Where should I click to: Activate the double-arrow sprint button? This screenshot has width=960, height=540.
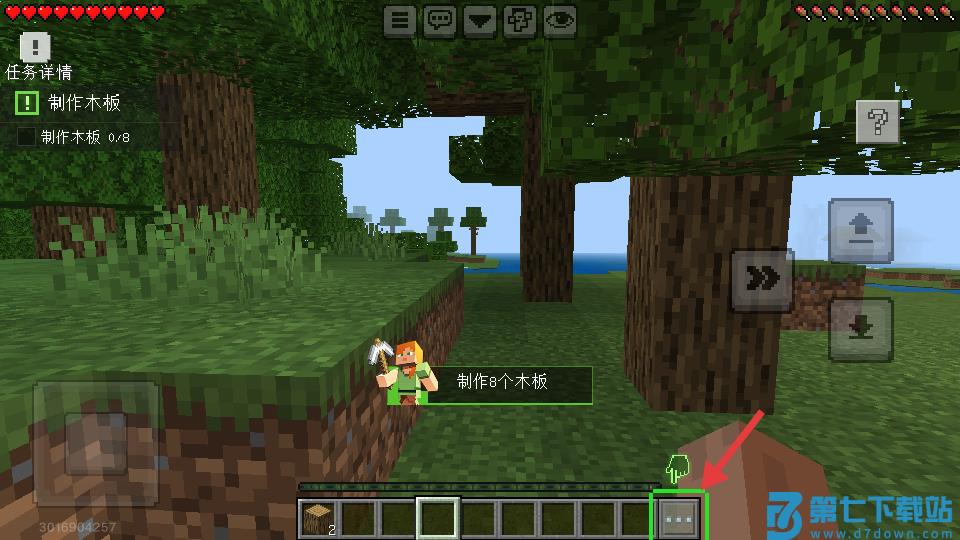(x=762, y=279)
